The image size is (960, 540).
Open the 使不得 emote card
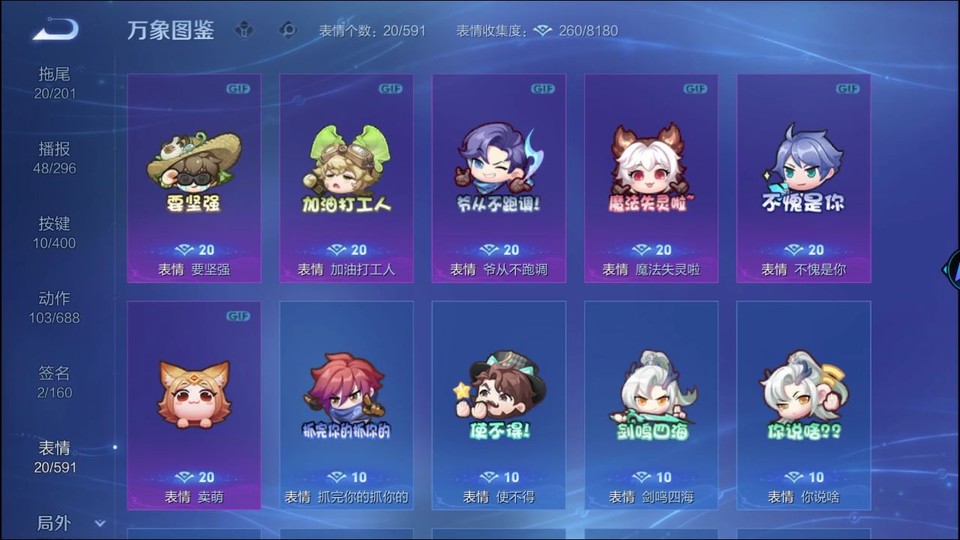(498, 405)
